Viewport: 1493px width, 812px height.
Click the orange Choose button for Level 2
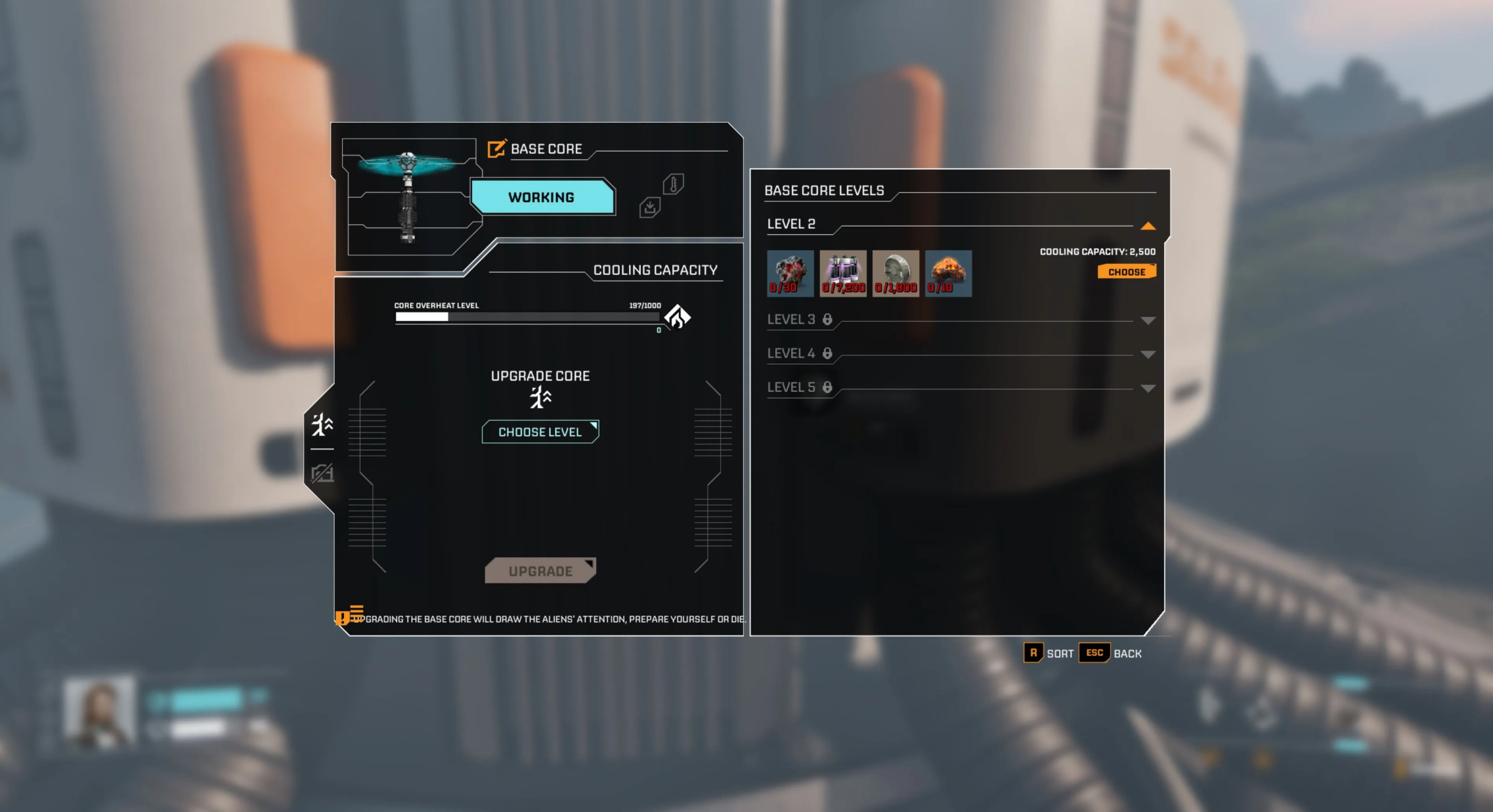coord(1126,272)
